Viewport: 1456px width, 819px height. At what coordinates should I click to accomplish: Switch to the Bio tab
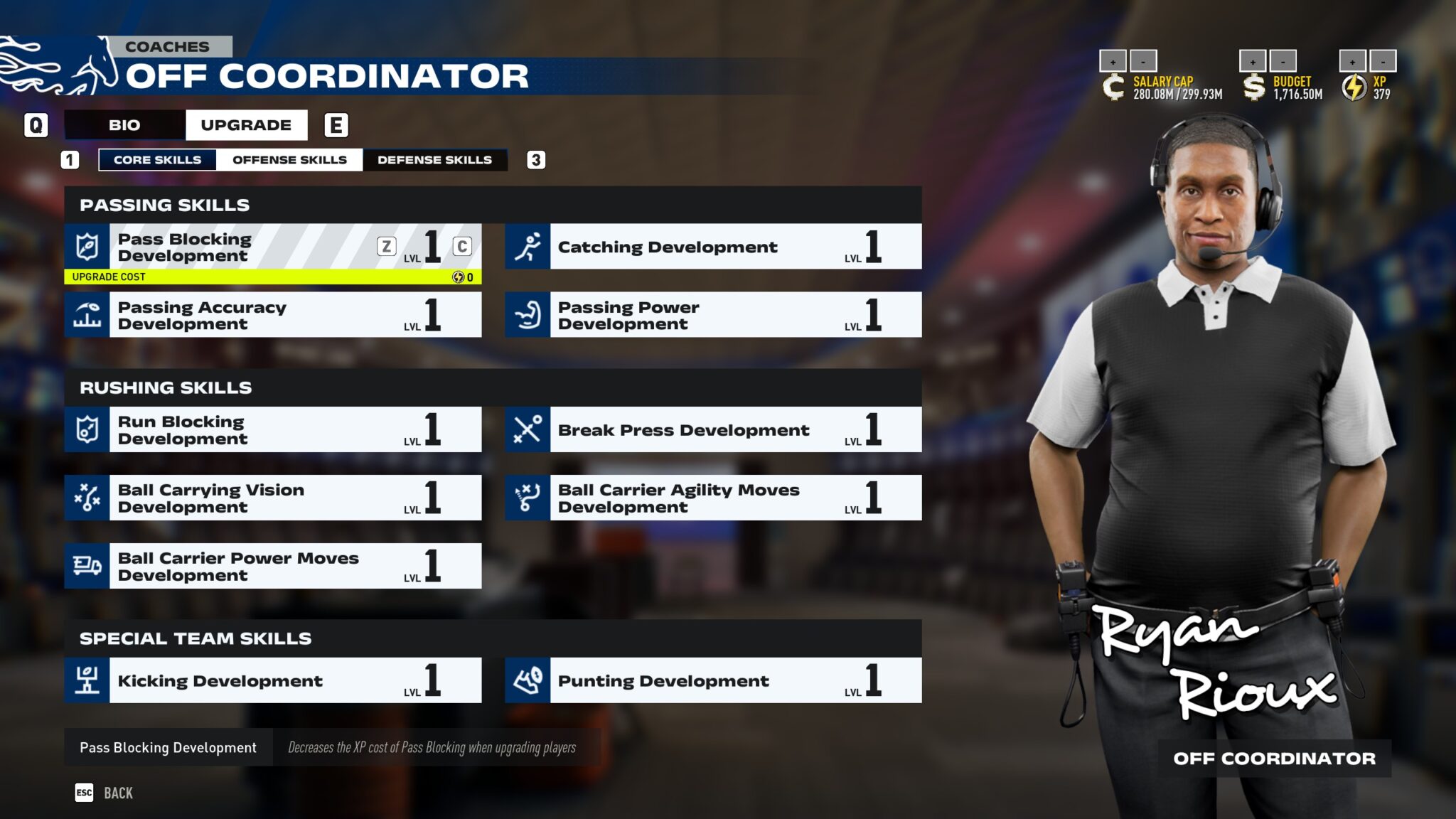[x=124, y=125]
